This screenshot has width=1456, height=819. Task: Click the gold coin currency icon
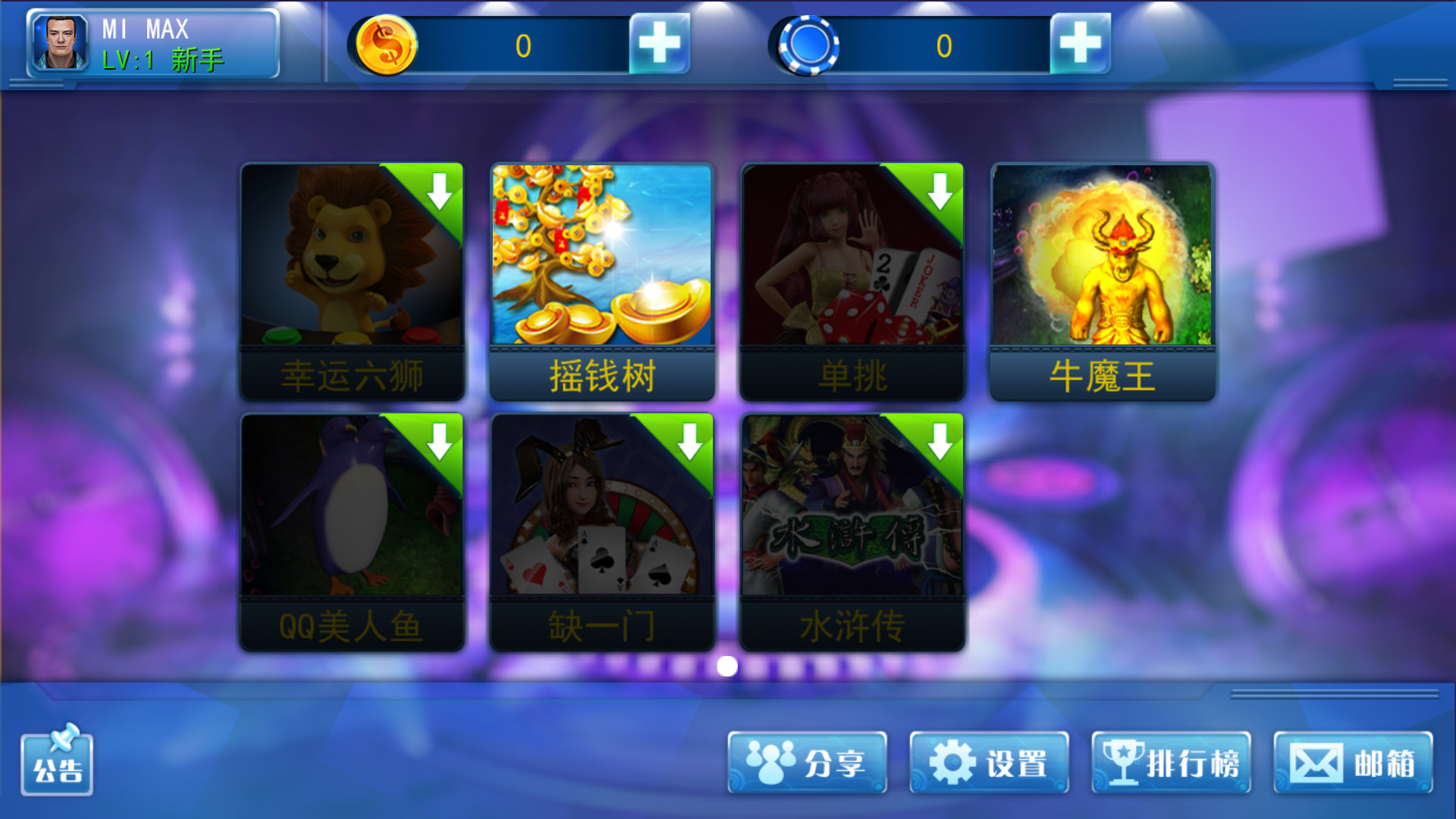click(388, 44)
